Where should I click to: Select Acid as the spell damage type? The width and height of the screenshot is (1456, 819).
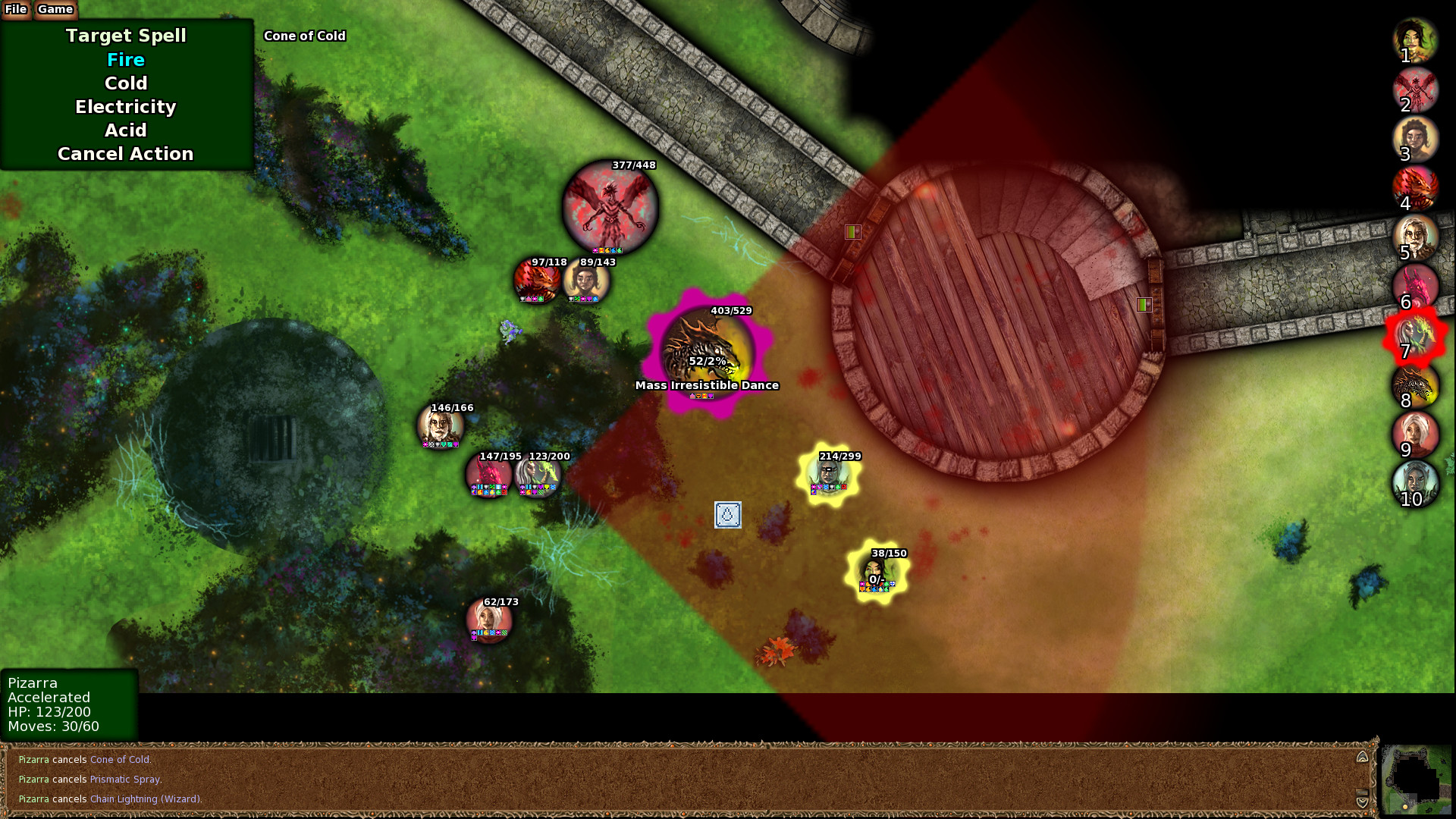[125, 130]
